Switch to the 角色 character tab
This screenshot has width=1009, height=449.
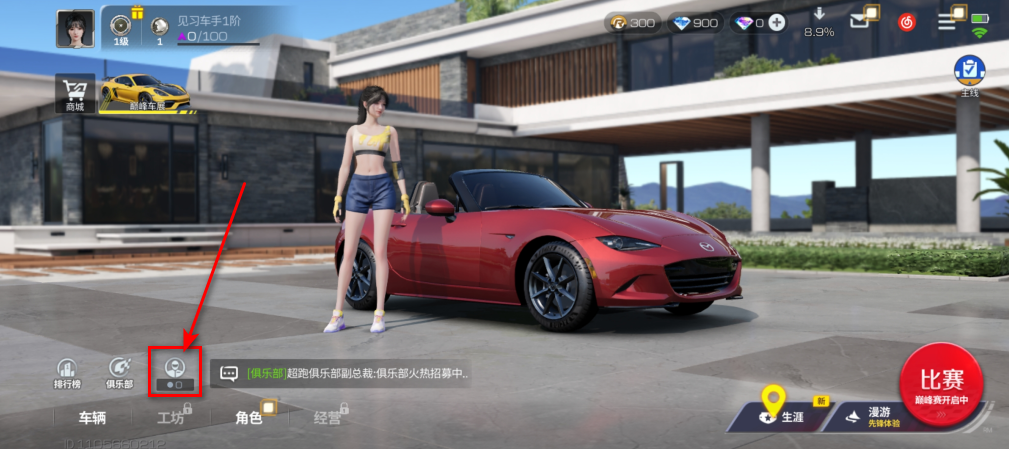coord(249,418)
